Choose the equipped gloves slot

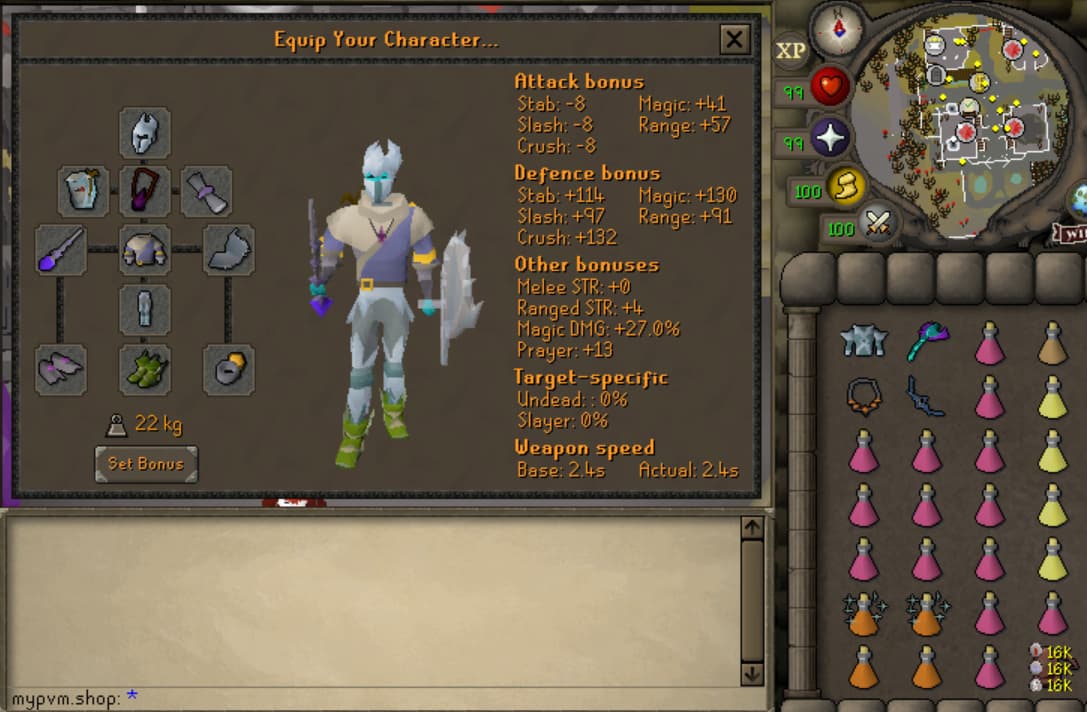(x=61, y=369)
